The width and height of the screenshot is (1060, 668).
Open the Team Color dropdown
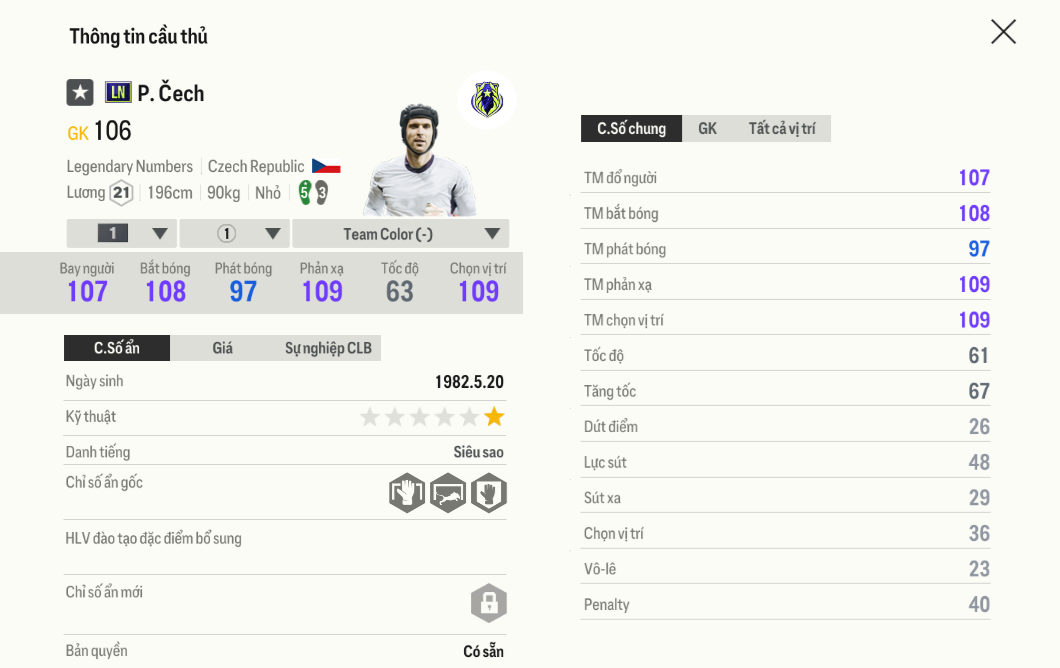(400, 234)
